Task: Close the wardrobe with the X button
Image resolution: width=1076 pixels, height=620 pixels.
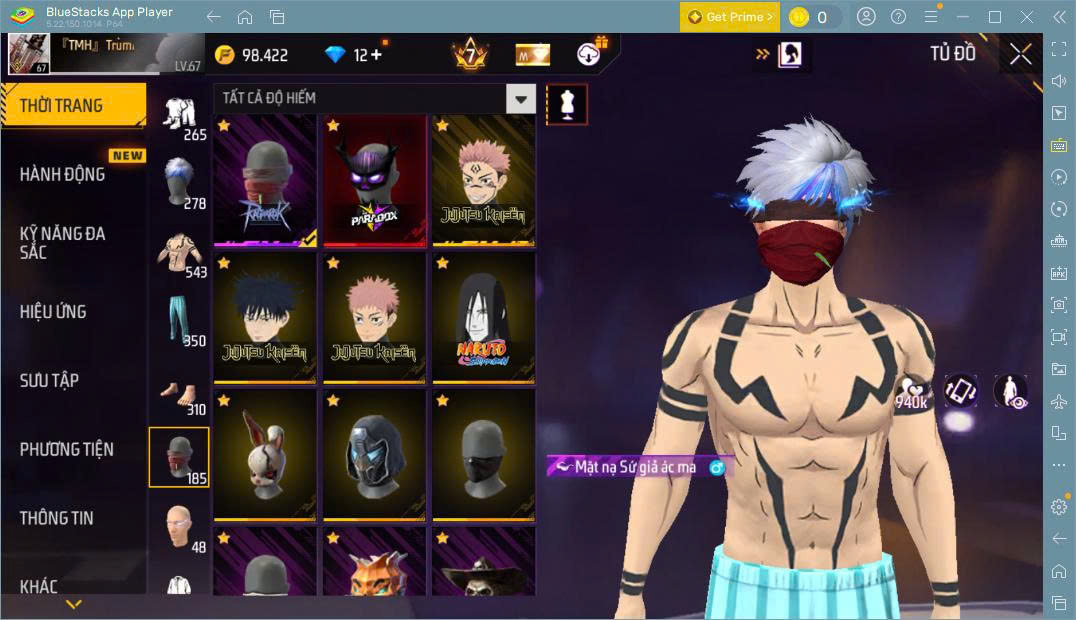Action: click(x=1020, y=54)
